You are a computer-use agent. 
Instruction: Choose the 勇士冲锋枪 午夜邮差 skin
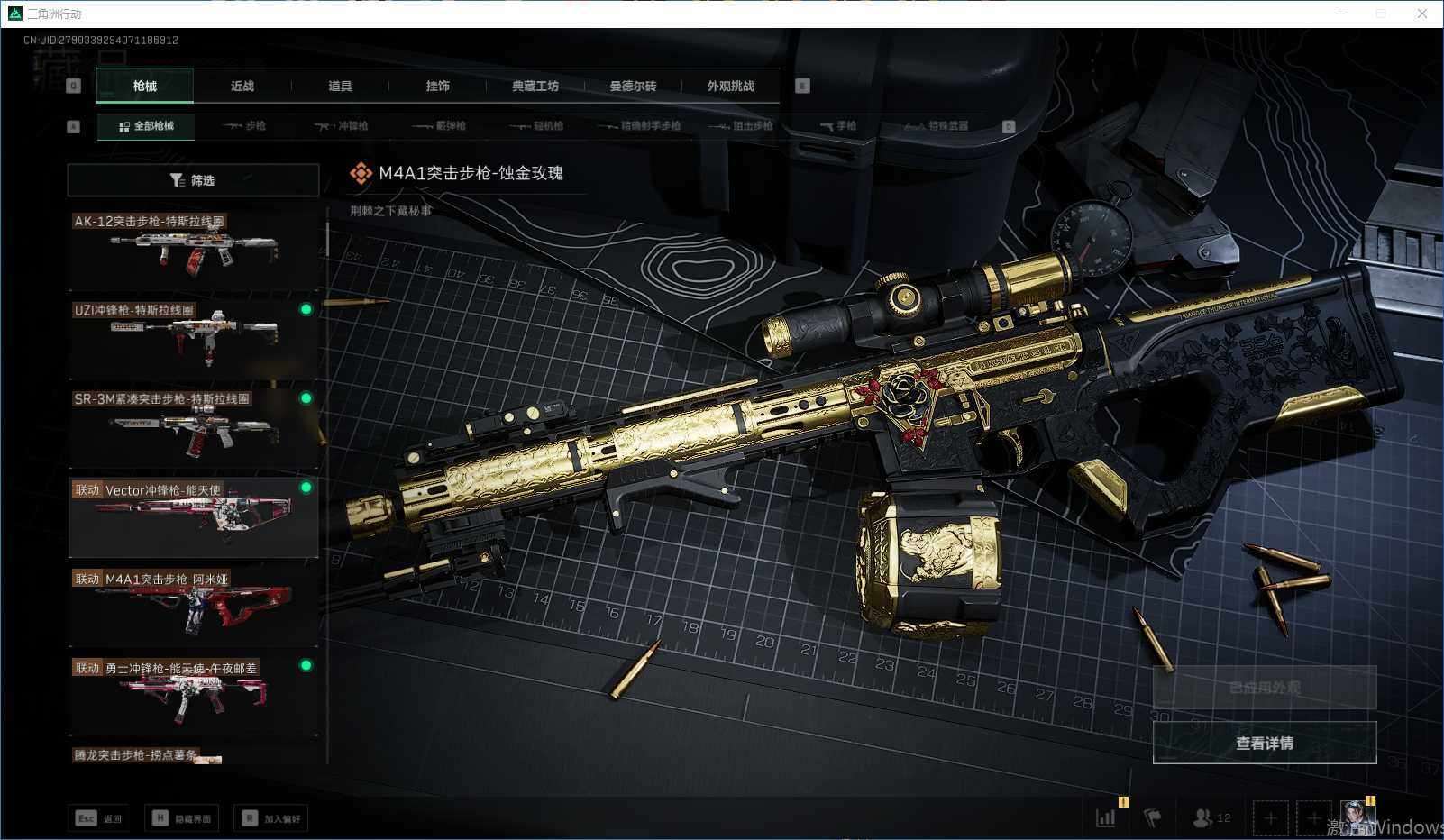coord(193,695)
